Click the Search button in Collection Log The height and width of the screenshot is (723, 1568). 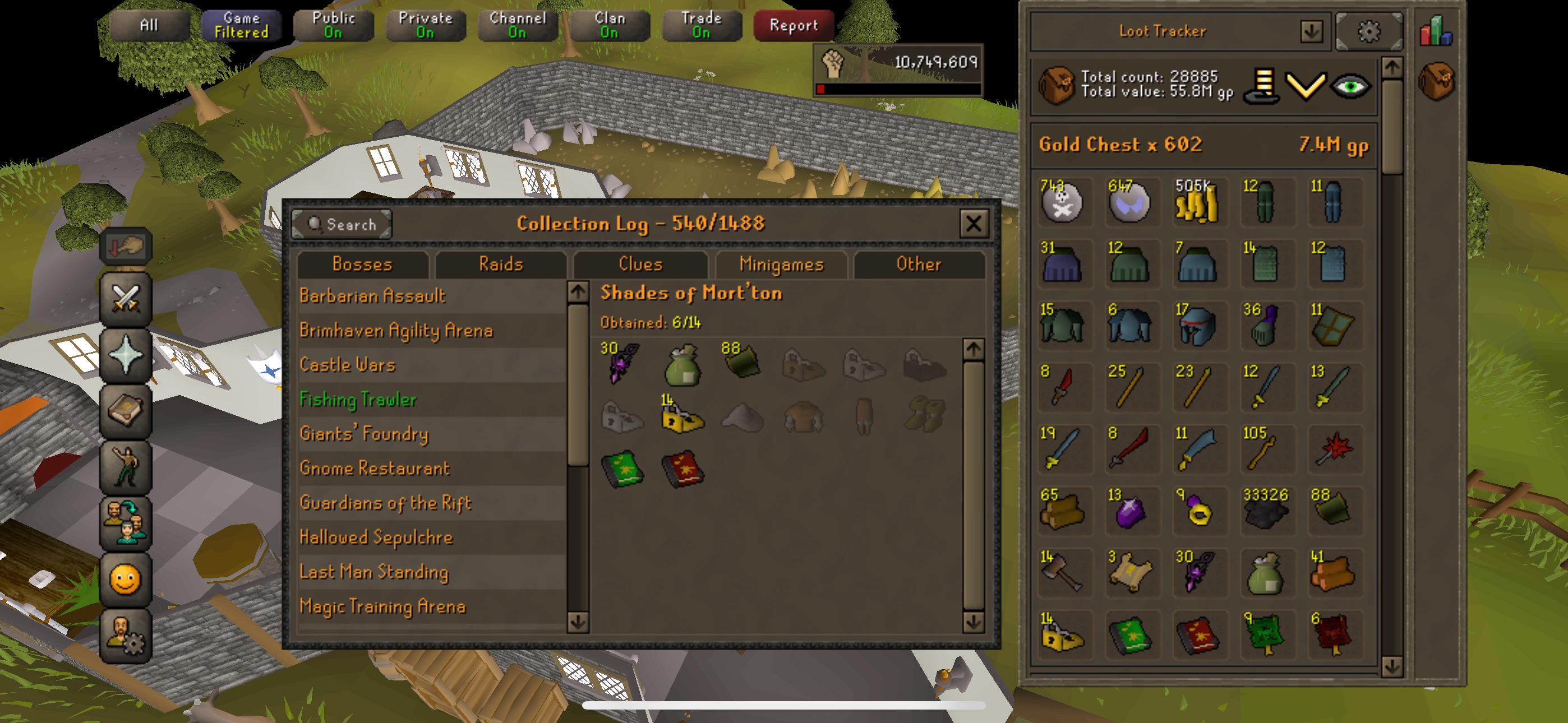tap(342, 224)
